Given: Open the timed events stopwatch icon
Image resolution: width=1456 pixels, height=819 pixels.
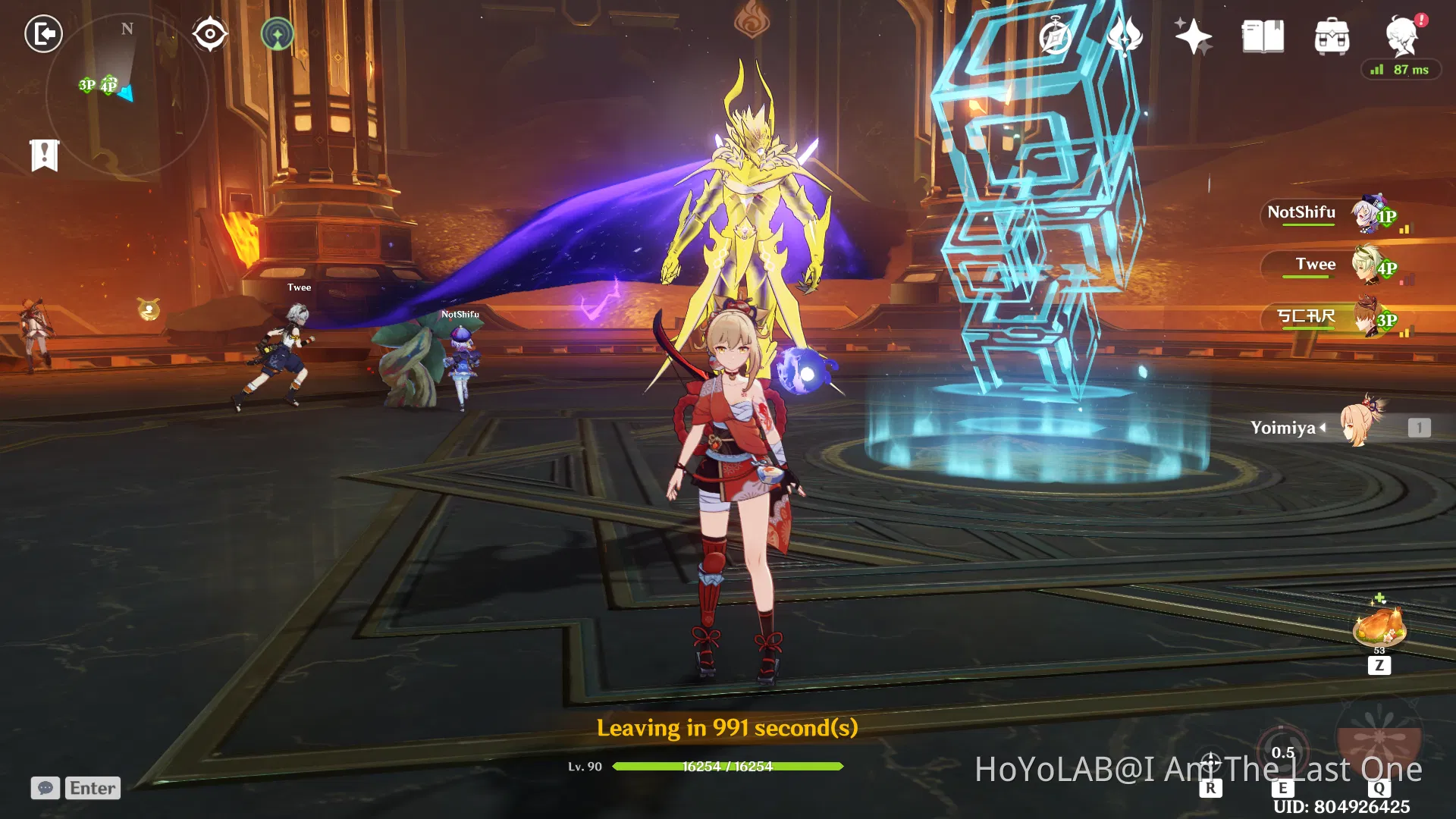Looking at the screenshot, I should coord(1056,33).
